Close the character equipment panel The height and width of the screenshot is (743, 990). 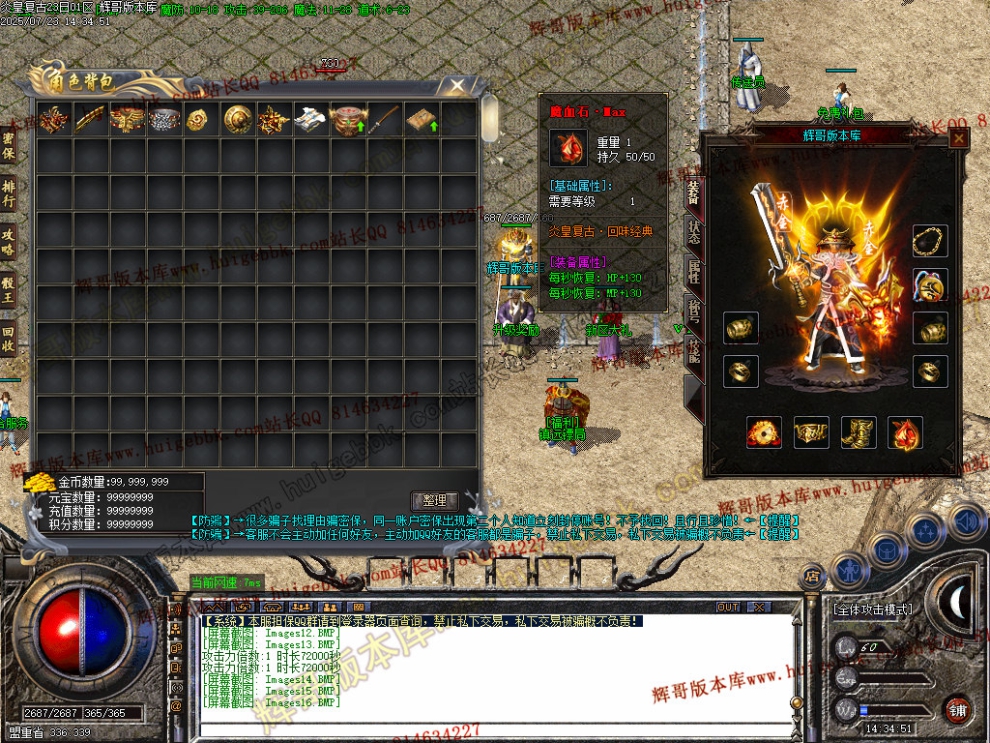[958, 139]
